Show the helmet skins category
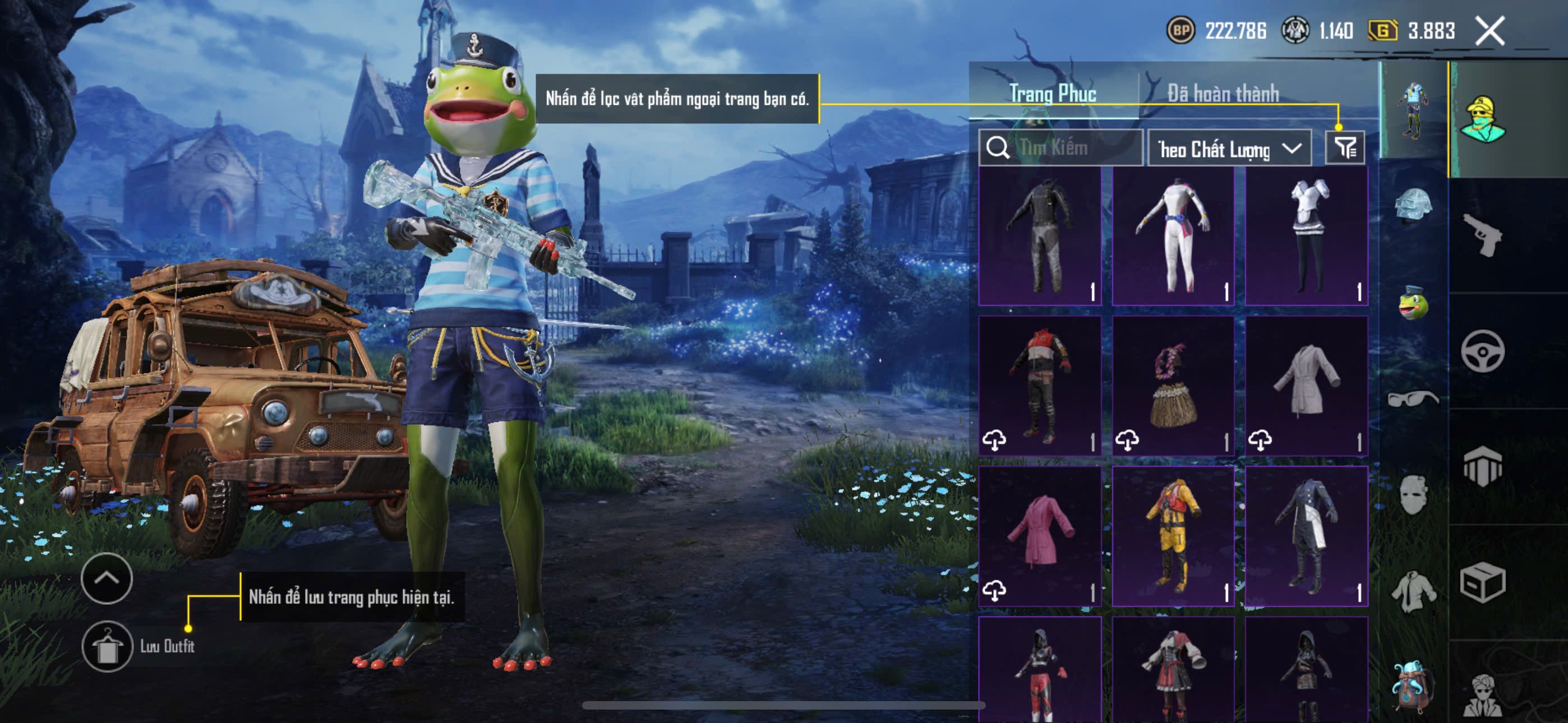Image resolution: width=1568 pixels, height=723 pixels. click(1413, 207)
